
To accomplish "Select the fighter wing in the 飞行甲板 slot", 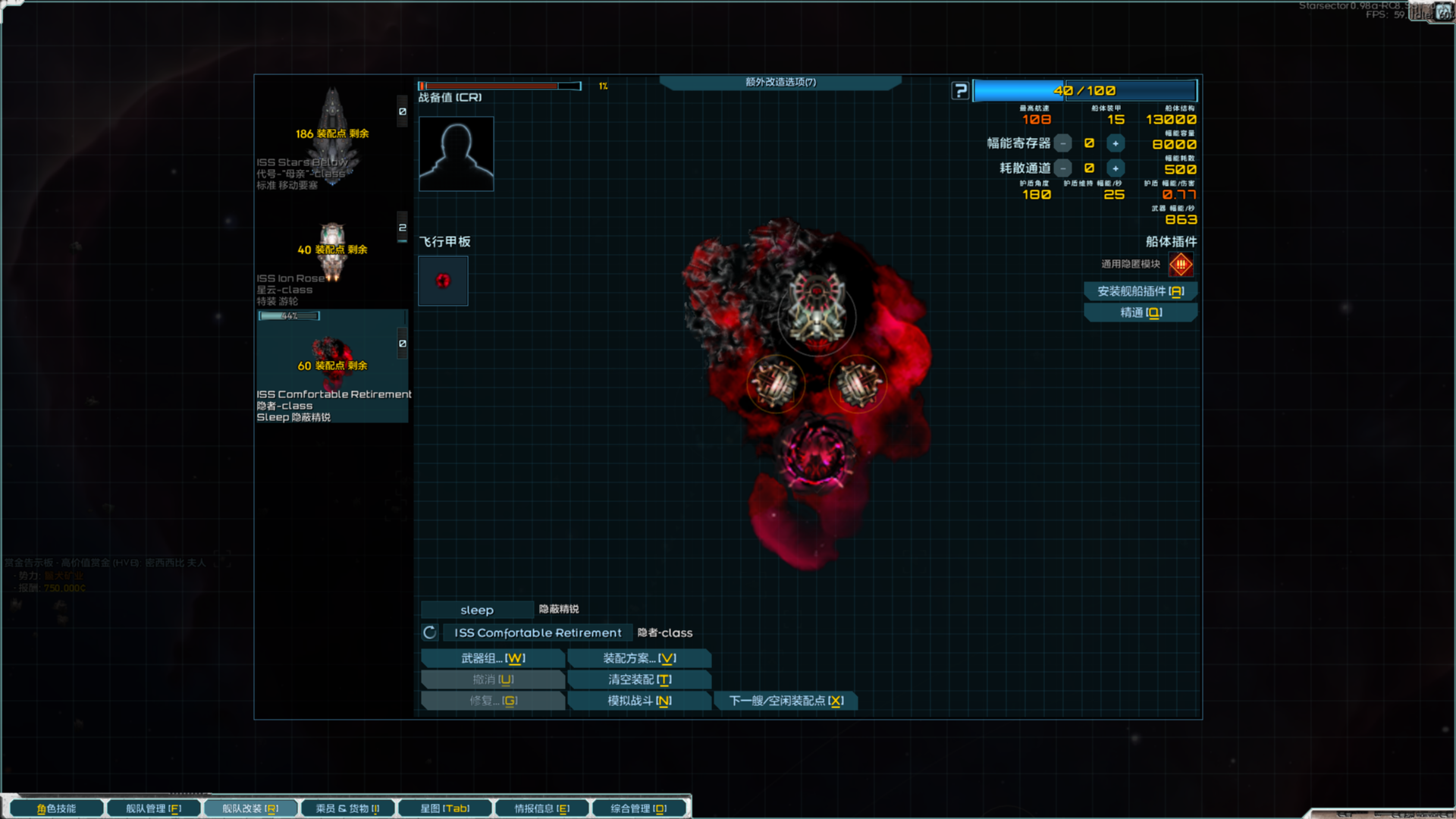I will [443, 281].
